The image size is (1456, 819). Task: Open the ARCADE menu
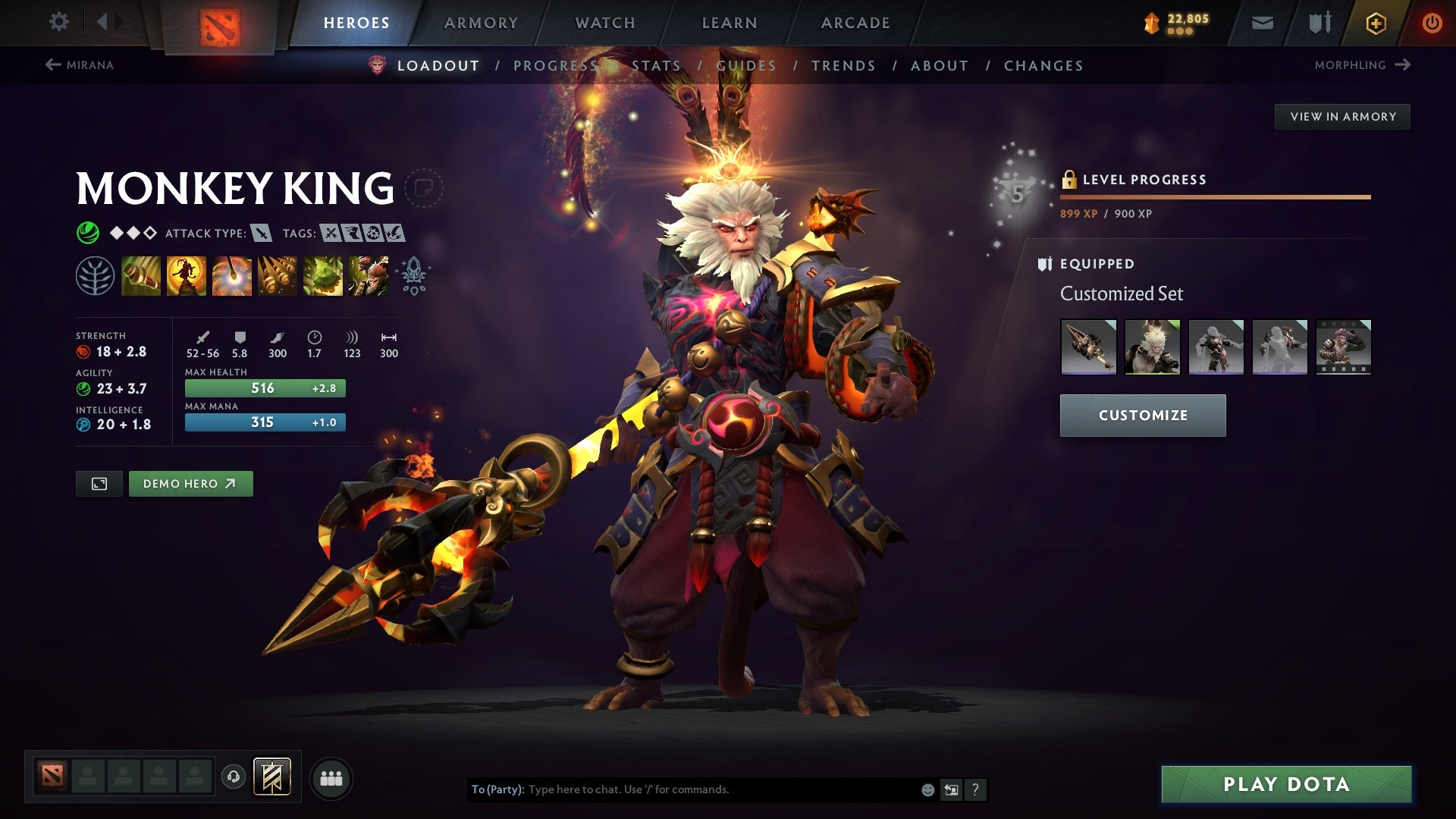(x=855, y=23)
